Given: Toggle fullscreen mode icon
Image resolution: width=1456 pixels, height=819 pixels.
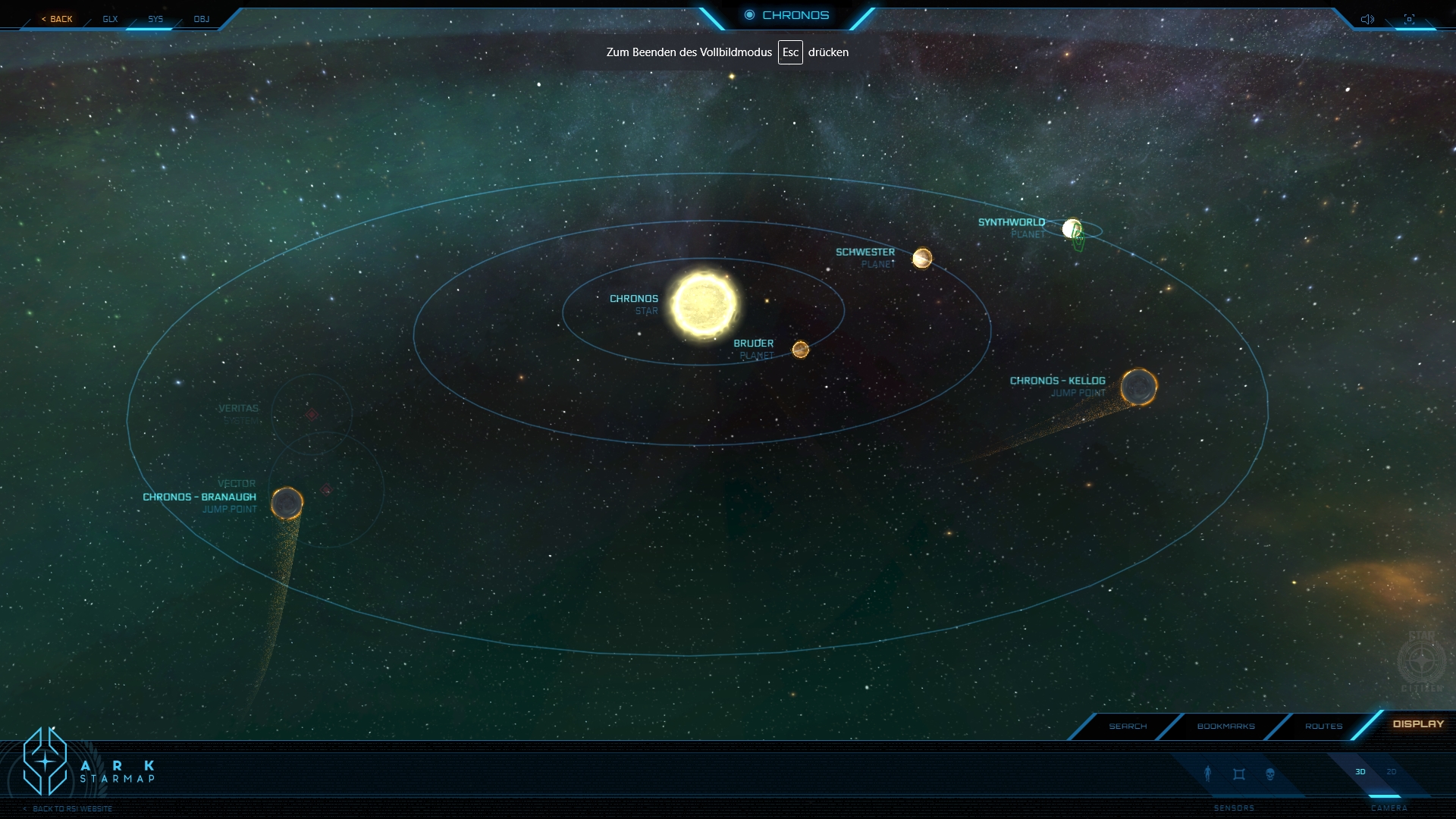Looking at the screenshot, I should point(1409,19).
